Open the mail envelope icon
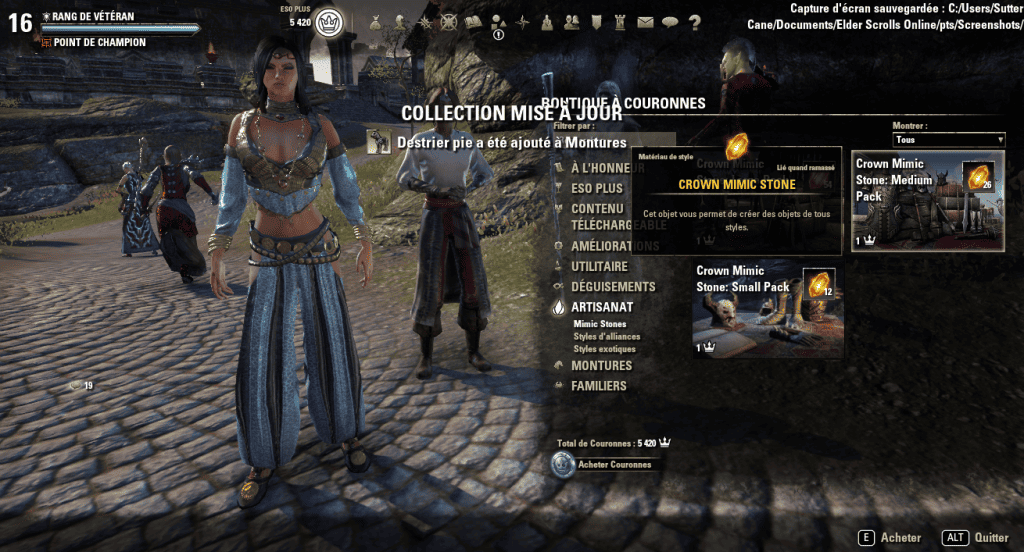1024x552 pixels. point(645,22)
